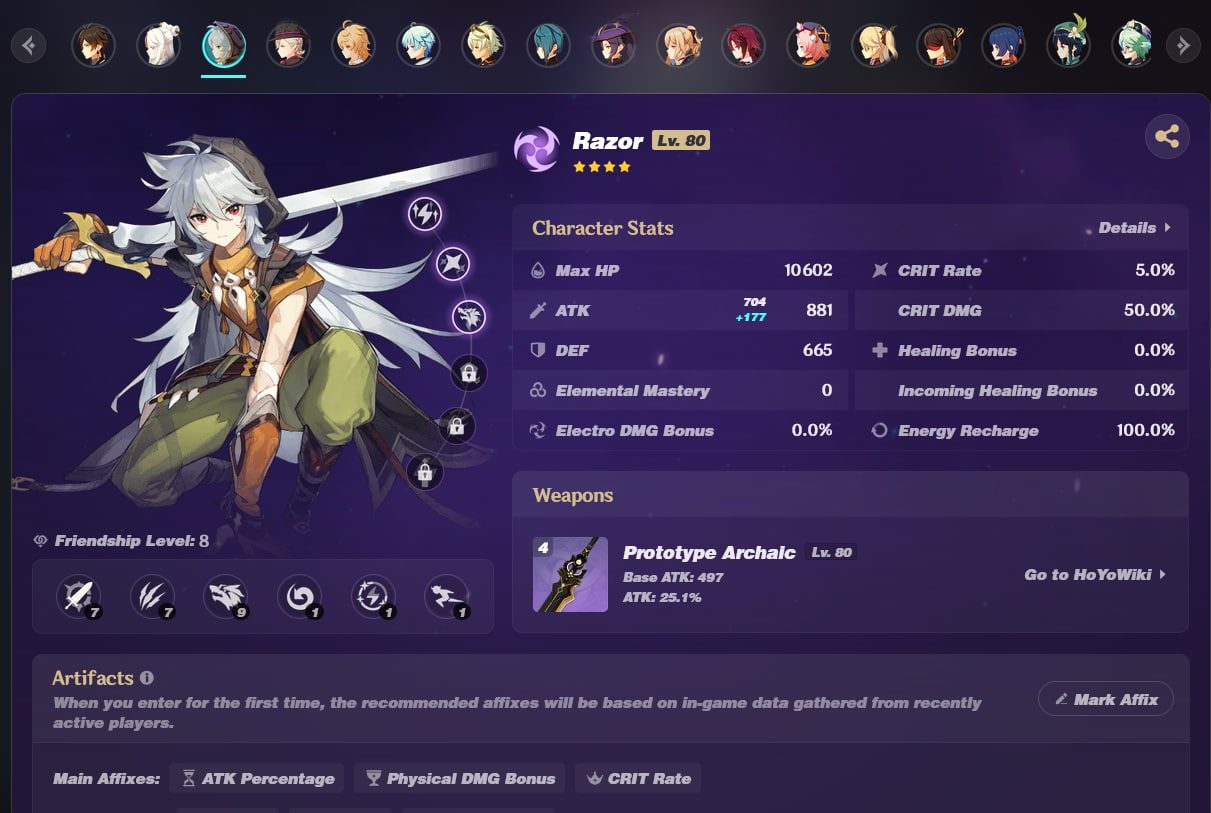Click the Prototype Archaic weapon thumbnail
This screenshot has width=1211, height=813.
tap(570, 575)
